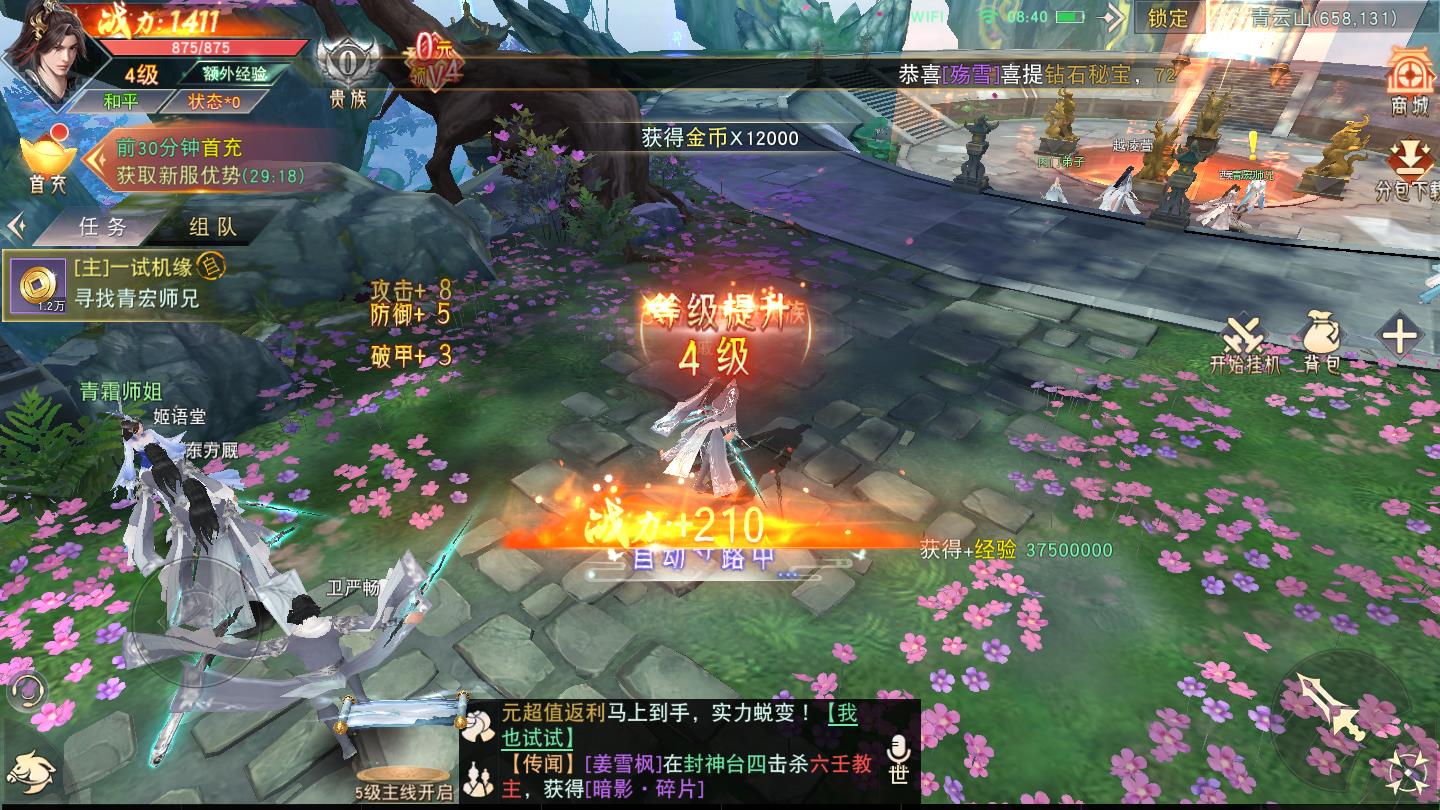Click the 锁定 lock button

click(x=1168, y=18)
